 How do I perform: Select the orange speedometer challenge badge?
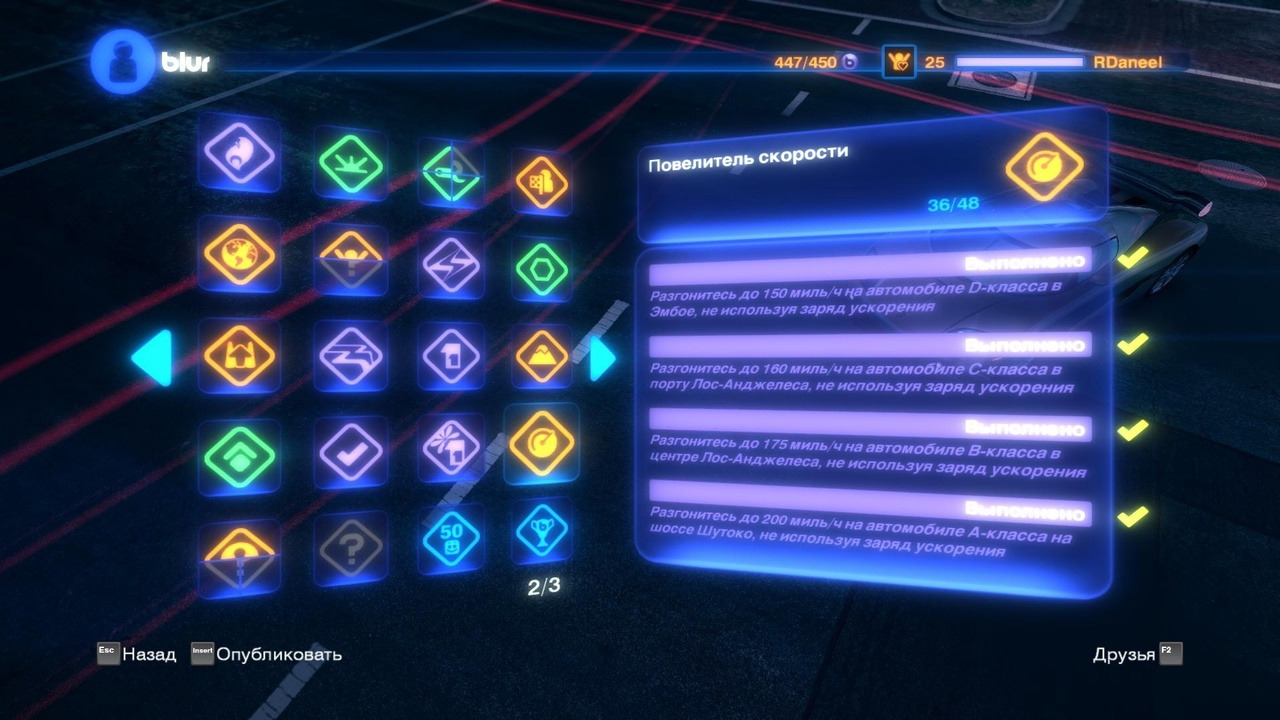(x=541, y=443)
